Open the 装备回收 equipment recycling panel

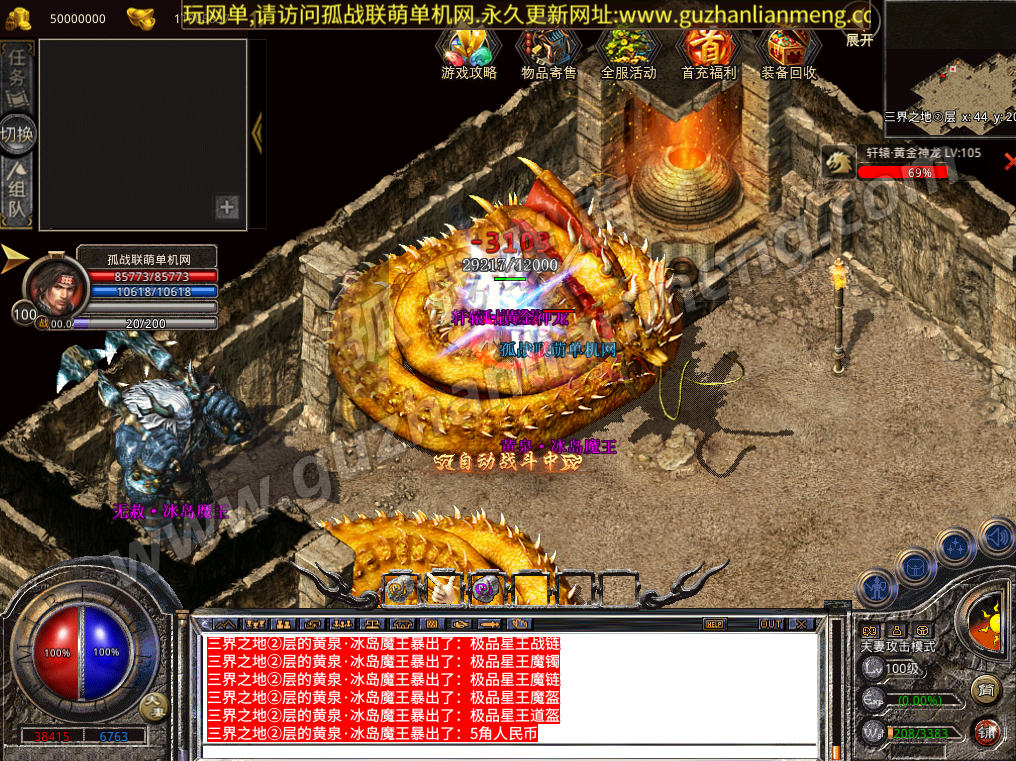click(x=788, y=54)
